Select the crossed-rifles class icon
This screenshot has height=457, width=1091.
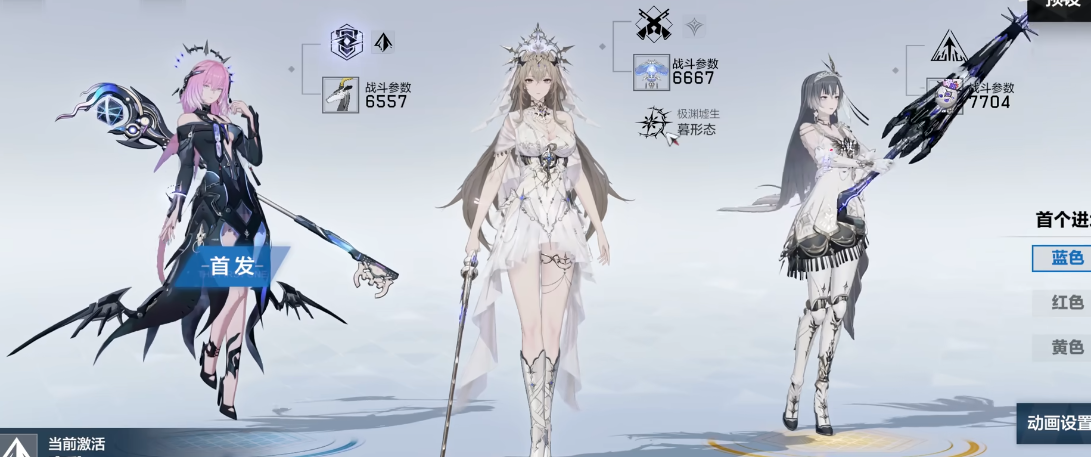tap(653, 24)
